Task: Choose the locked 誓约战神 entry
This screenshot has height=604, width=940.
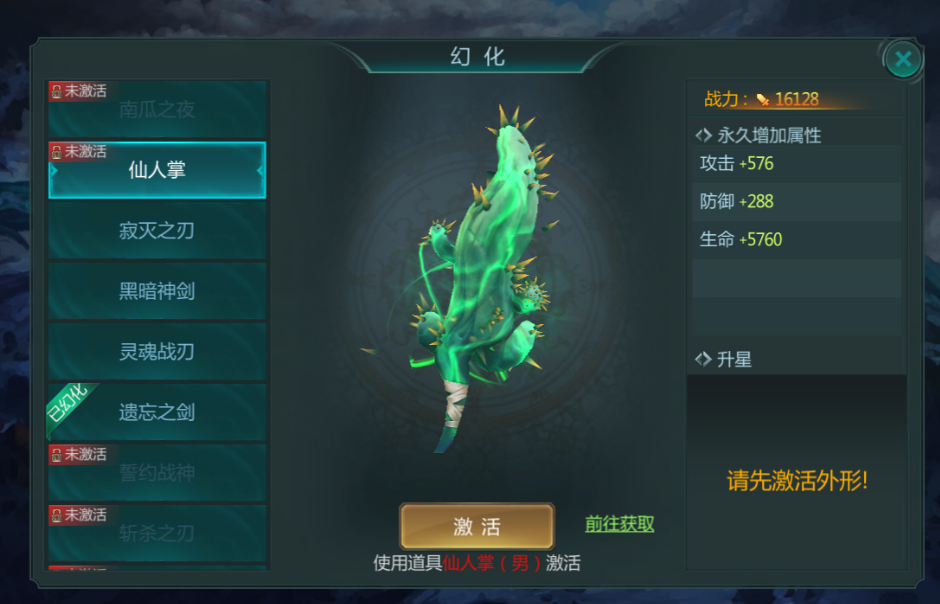Action: [157, 473]
